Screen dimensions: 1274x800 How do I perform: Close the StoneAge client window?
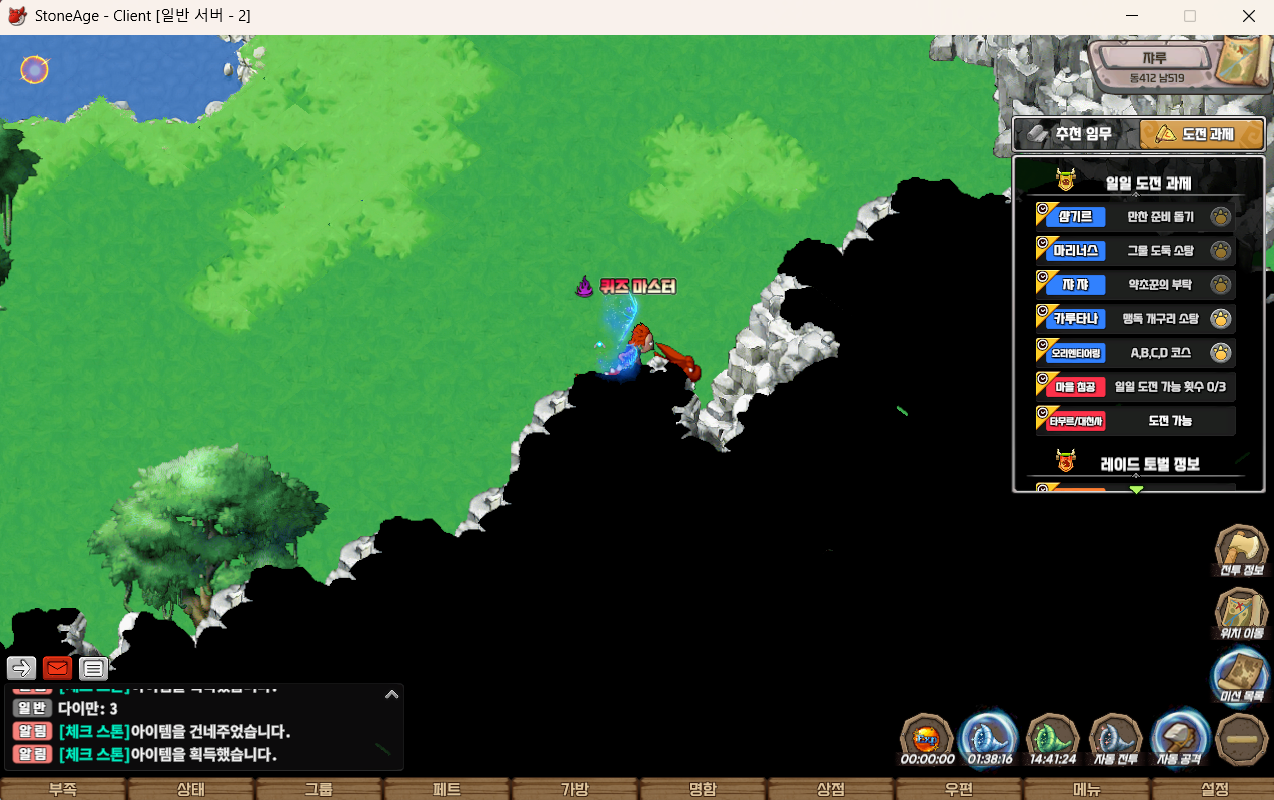click(1249, 16)
